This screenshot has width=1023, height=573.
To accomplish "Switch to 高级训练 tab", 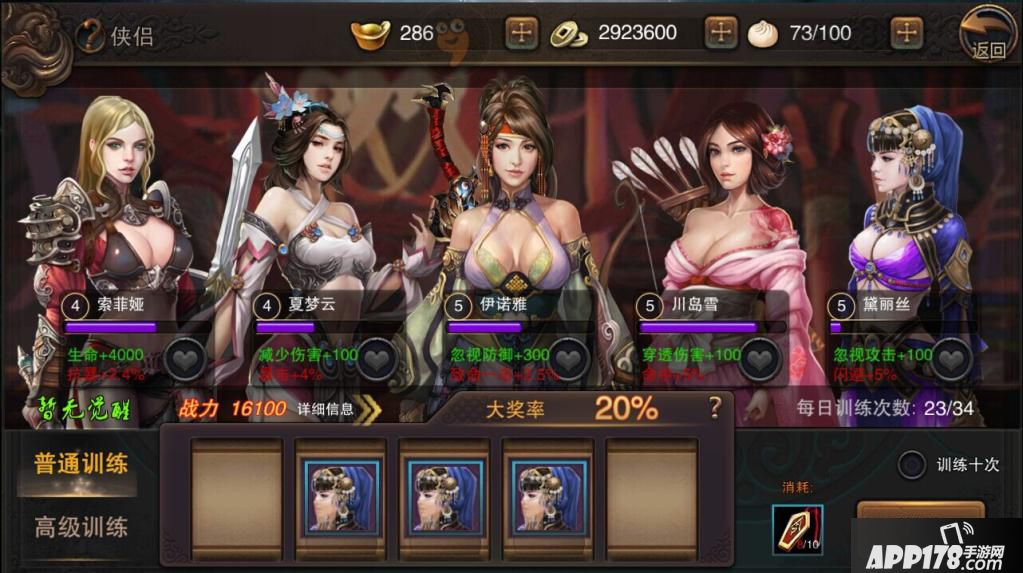I will (x=81, y=526).
